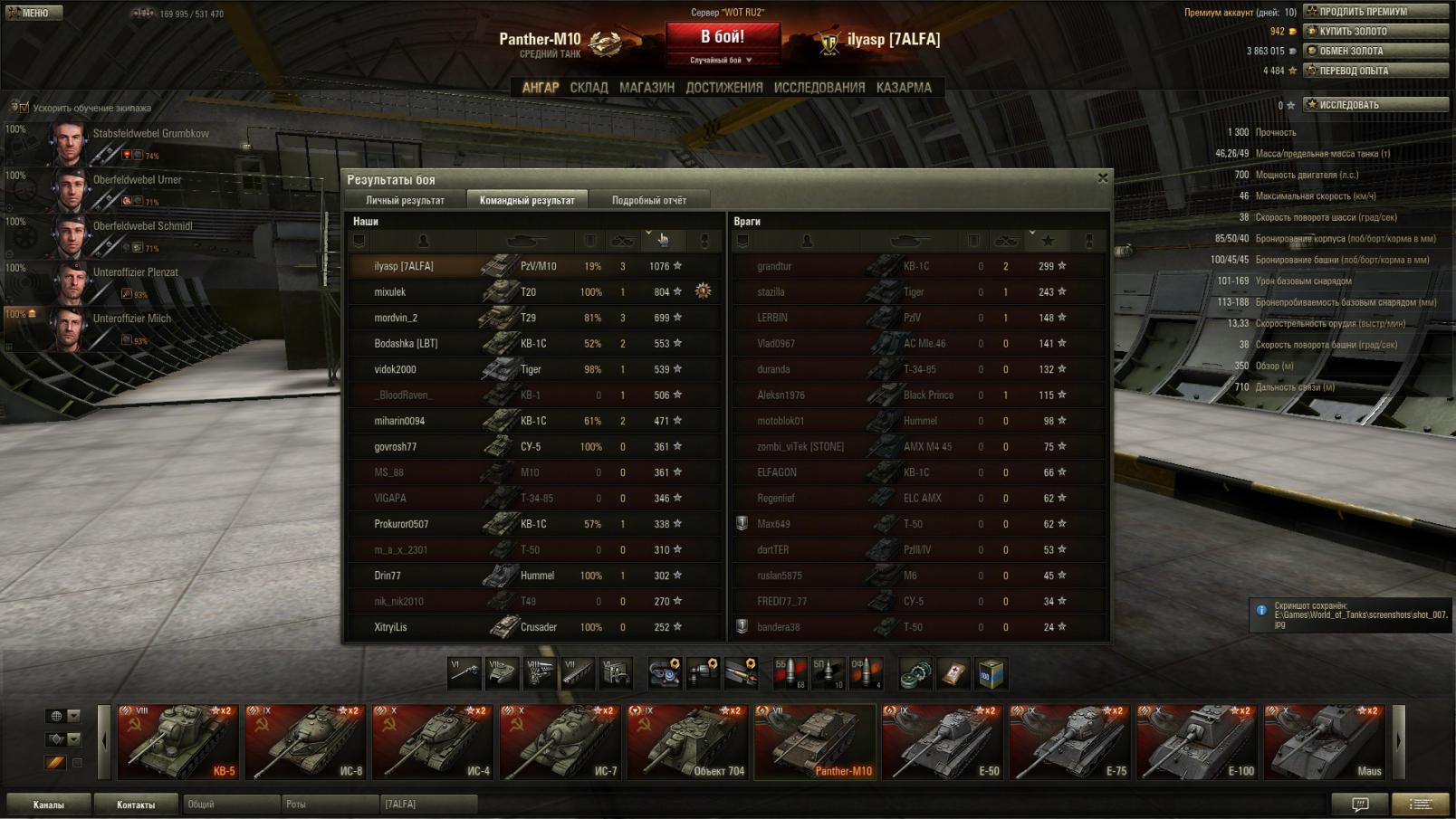
Task: Open the «Контакты» button
Action: click(136, 805)
